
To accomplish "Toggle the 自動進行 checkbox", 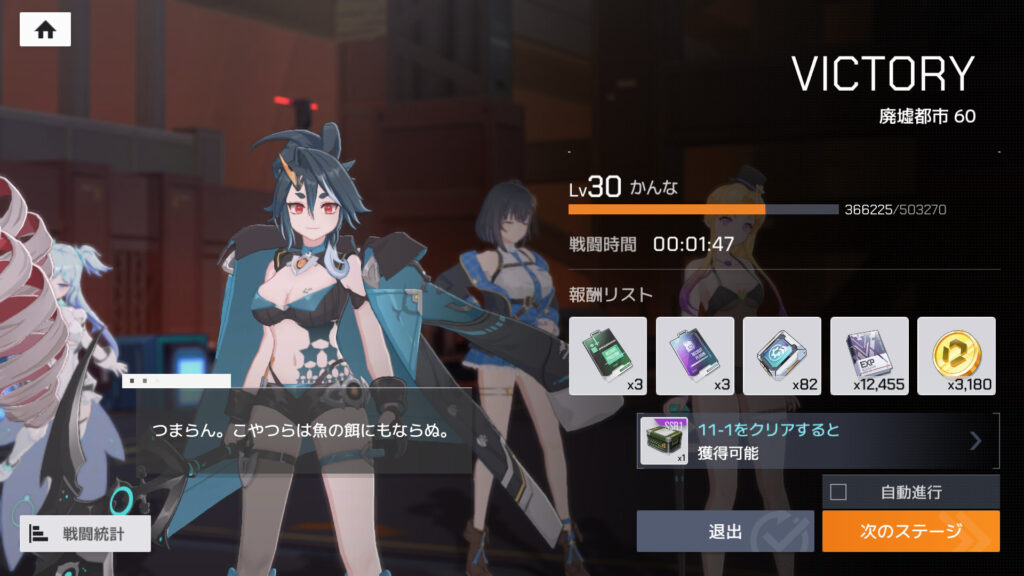I will 839,491.
